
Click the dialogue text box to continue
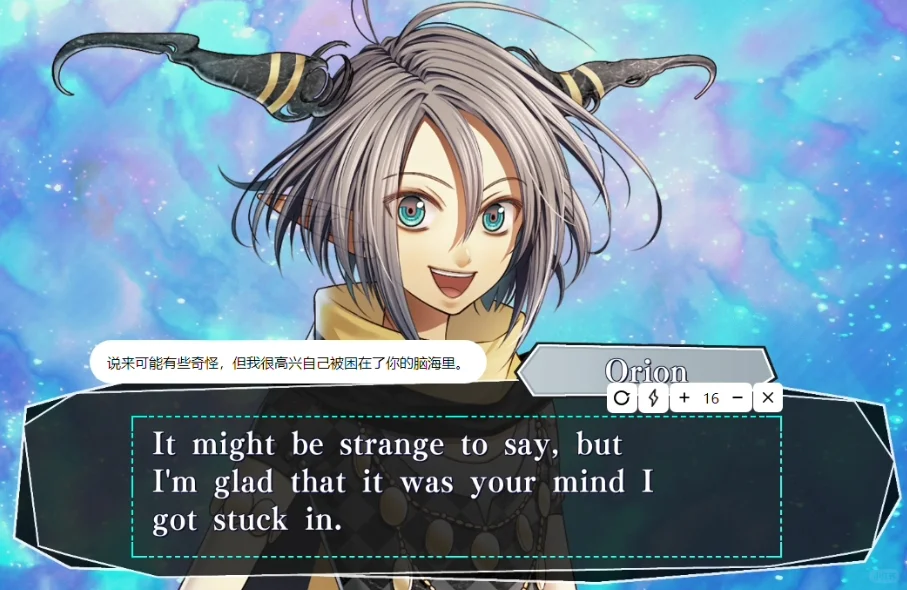(x=456, y=486)
